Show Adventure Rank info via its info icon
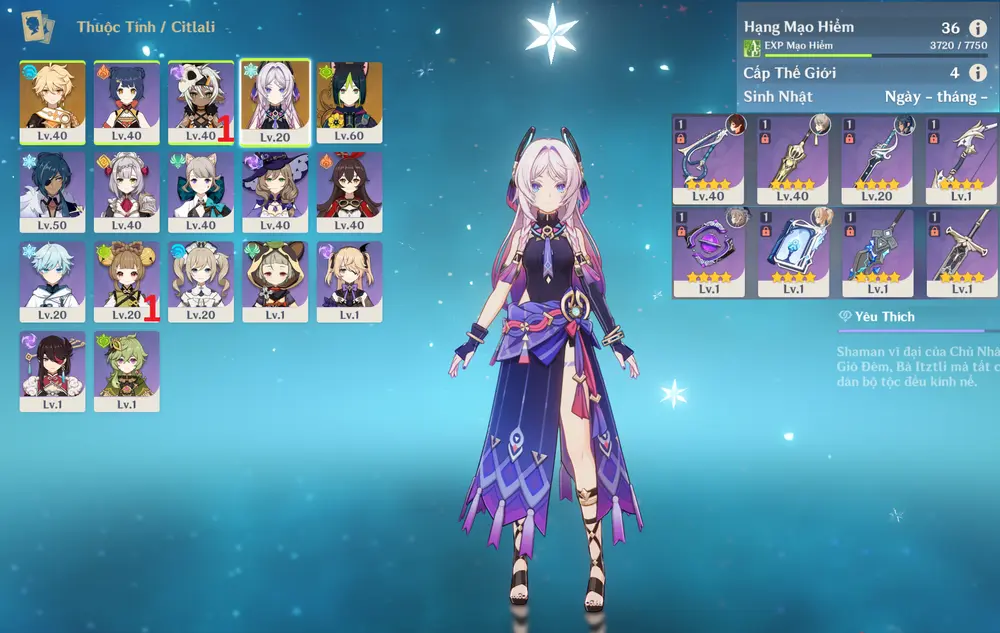Screen dimensions: 1000x633 (978, 28)
